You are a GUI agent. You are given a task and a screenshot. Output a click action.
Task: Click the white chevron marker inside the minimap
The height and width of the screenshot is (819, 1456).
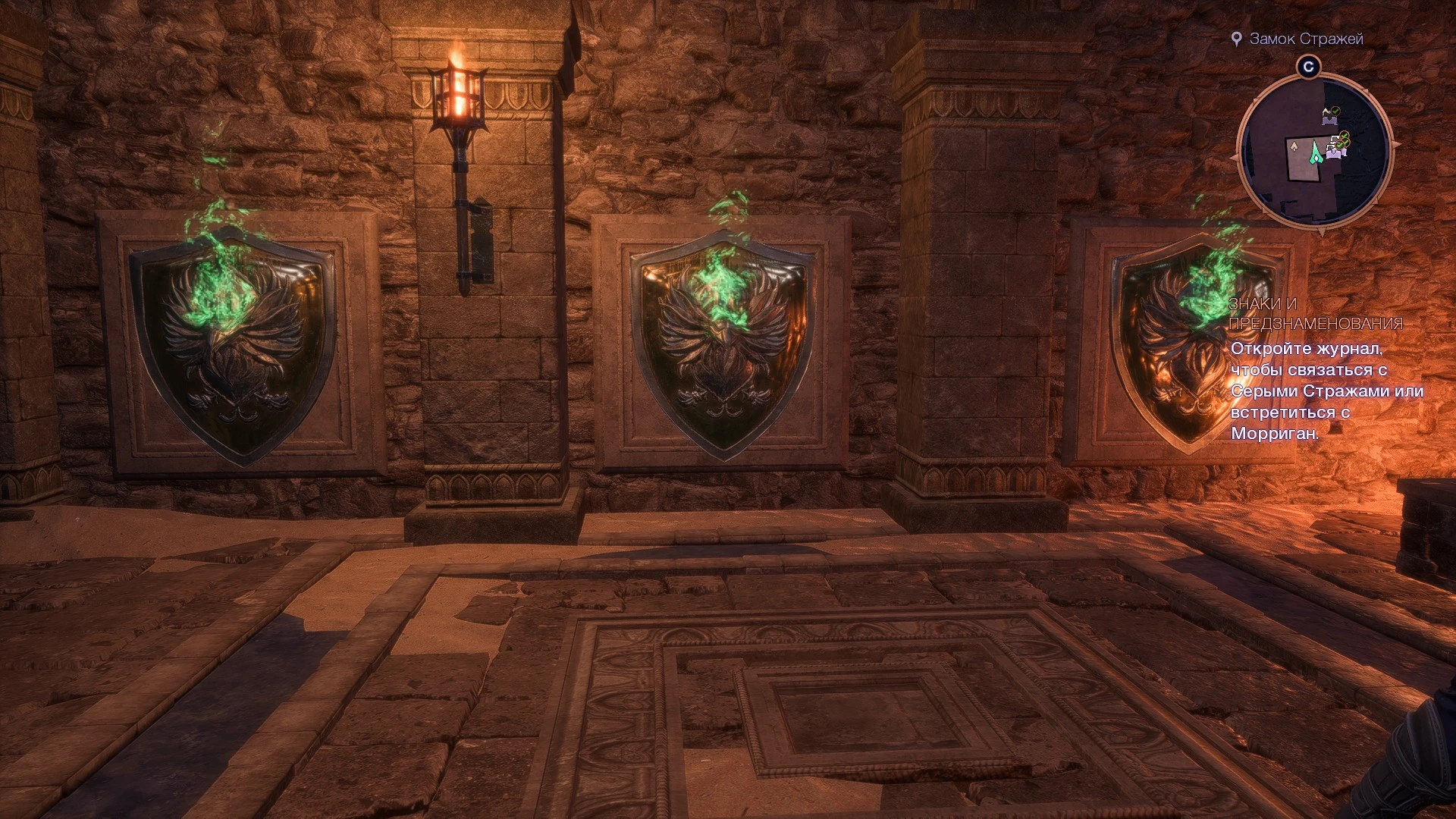click(1294, 146)
